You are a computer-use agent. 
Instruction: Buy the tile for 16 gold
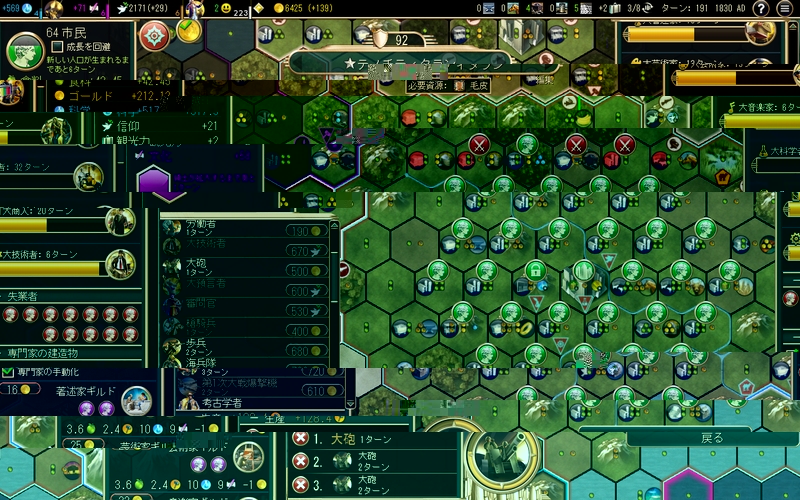[x=20, y=389]
